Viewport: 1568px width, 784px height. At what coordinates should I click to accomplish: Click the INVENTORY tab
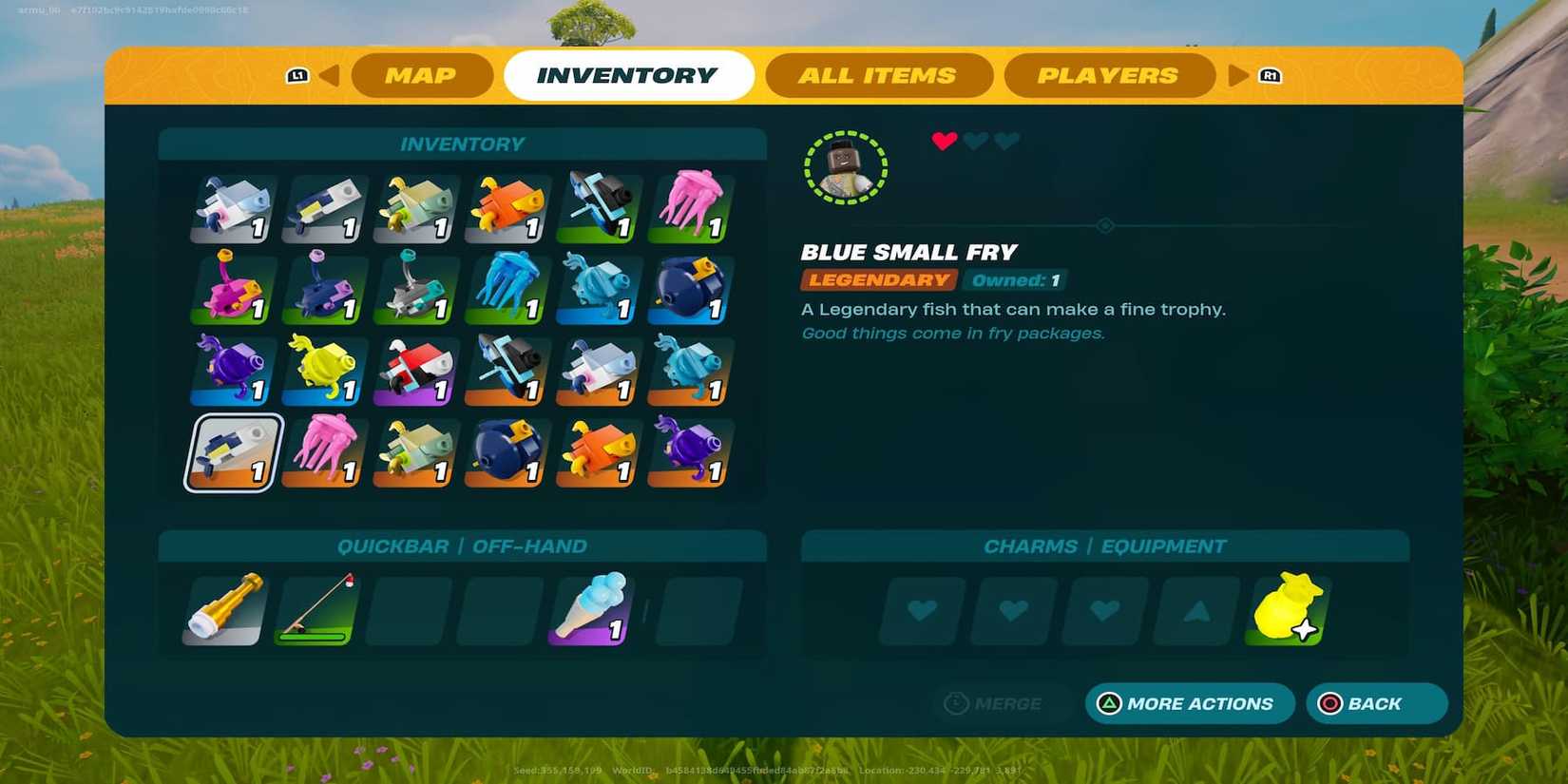tap(630, 75)
